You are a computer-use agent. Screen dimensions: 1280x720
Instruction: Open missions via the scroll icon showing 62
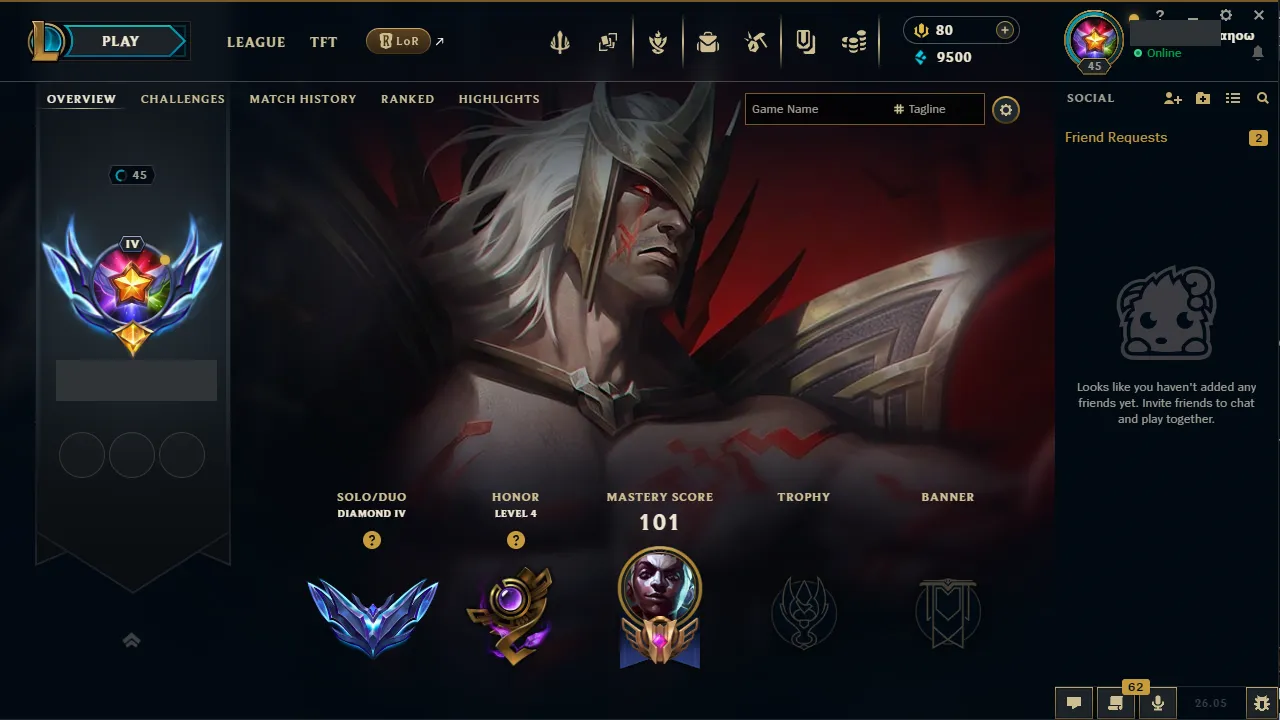tap(1113, 703)
